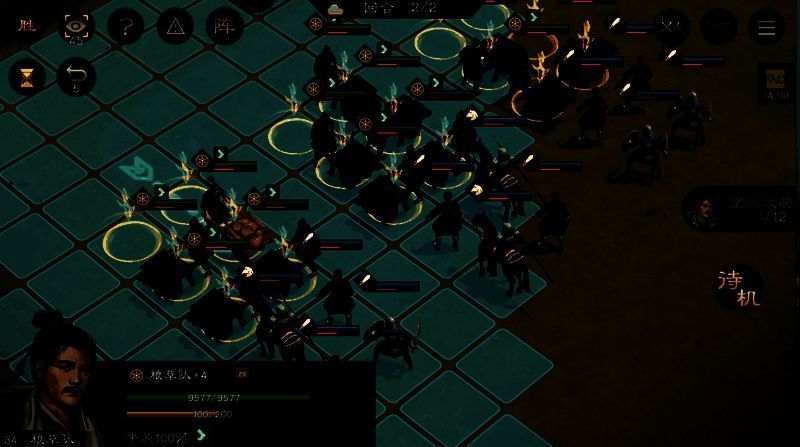Click the warning triangle icon
Viewport: 800px width, 447px height.
[x=175, y=27]
